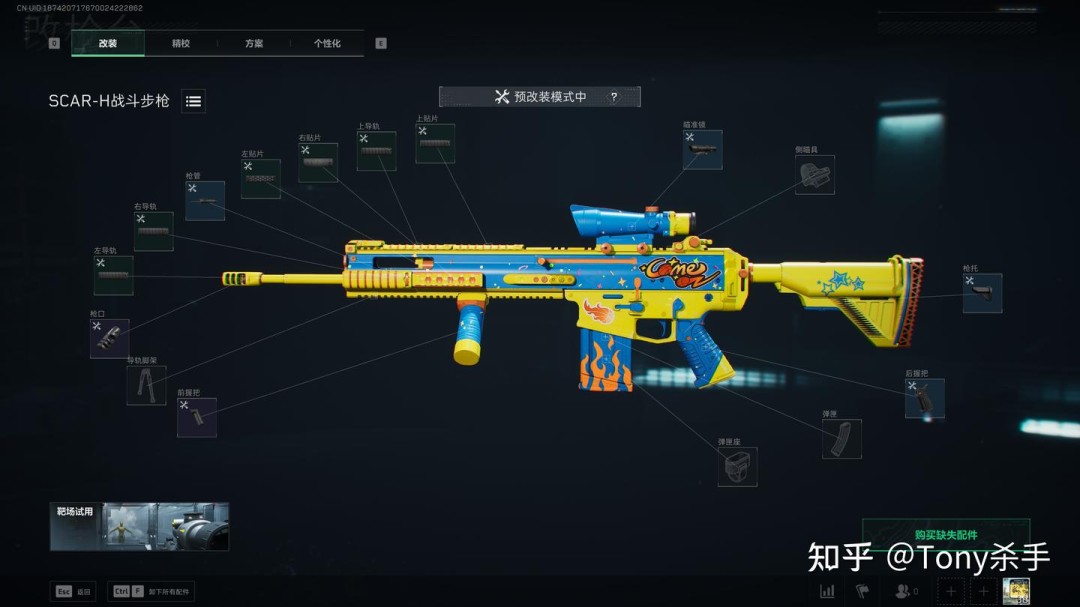Screen dimensions: 1080x607
Task: Select the 枪托 stock slot
Action: pos(982,293)
